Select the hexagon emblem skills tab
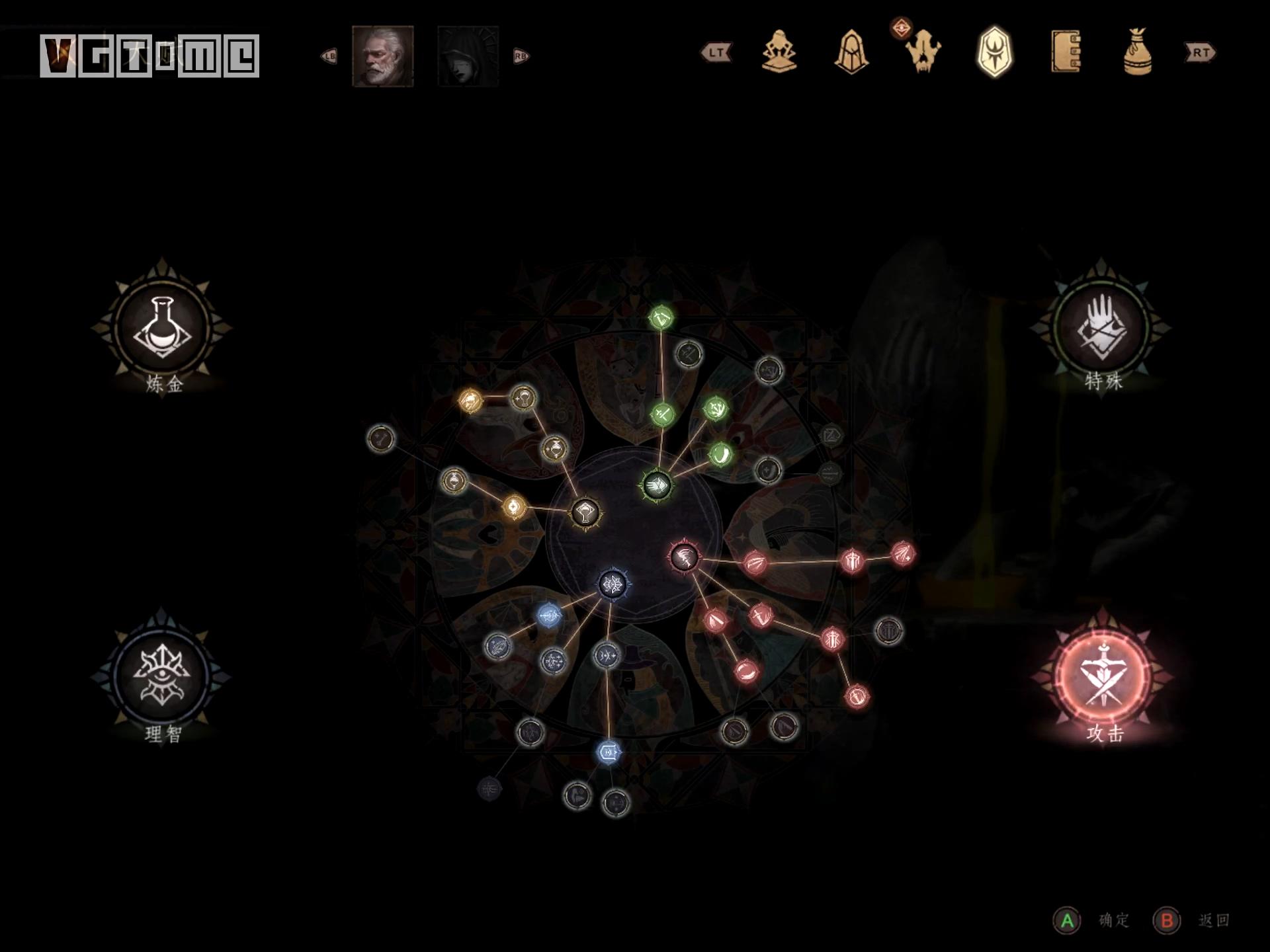The image size is (1270, 952). click(x=994, y=52)
